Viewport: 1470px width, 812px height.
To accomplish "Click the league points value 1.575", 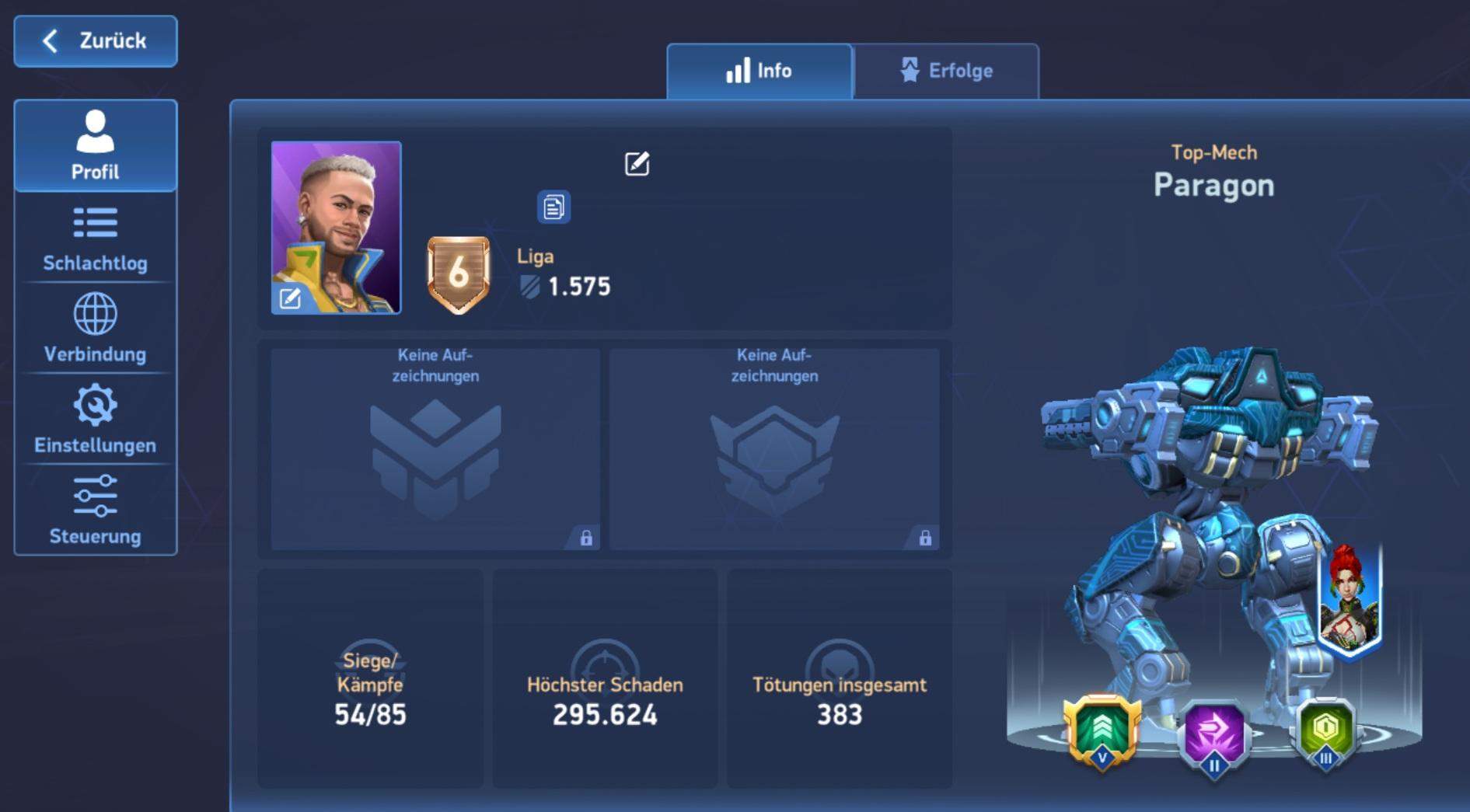I will tap(581, 286).
